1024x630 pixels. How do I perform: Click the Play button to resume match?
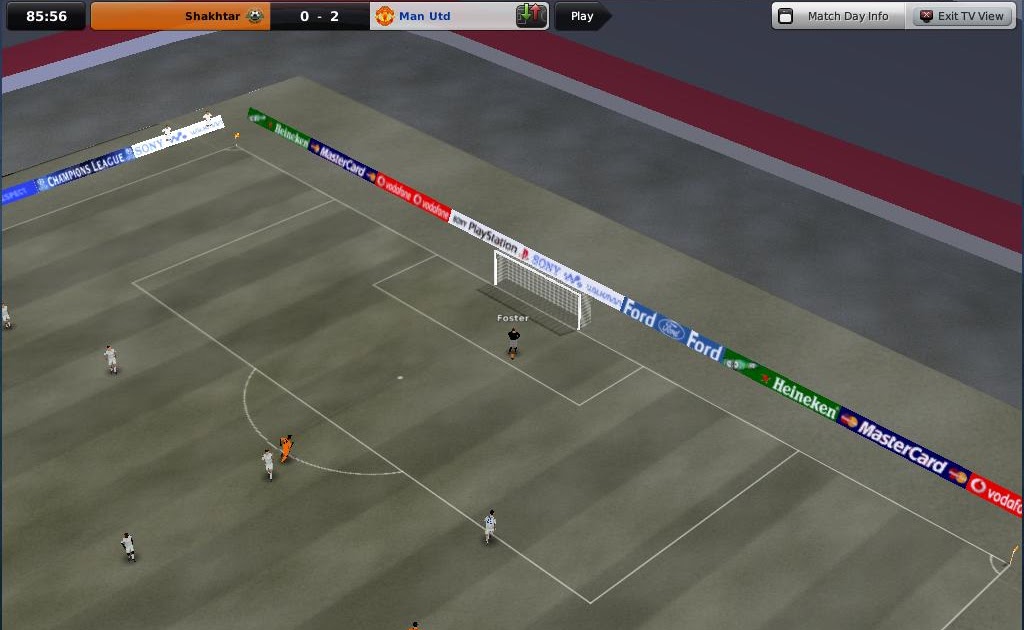(x=581, y=16)
